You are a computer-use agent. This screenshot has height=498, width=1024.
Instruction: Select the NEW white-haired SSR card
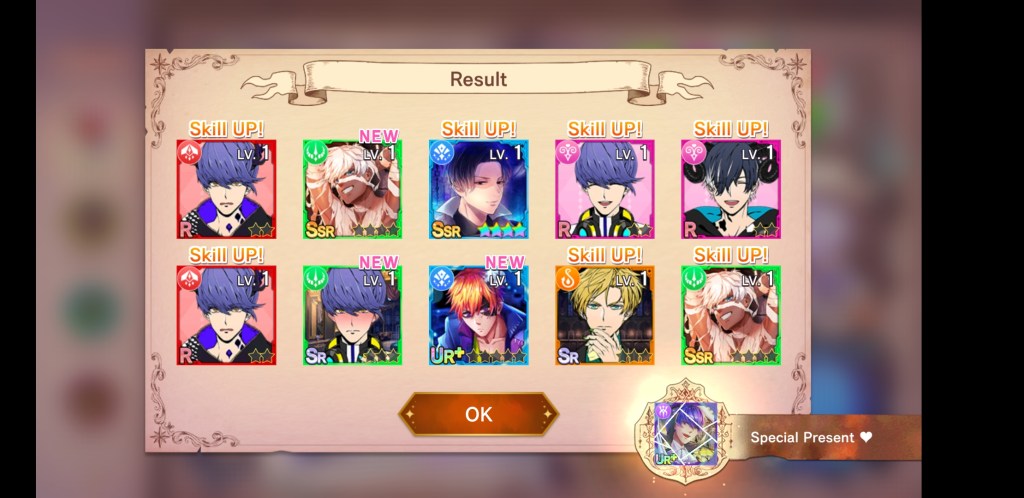point(352,189)
